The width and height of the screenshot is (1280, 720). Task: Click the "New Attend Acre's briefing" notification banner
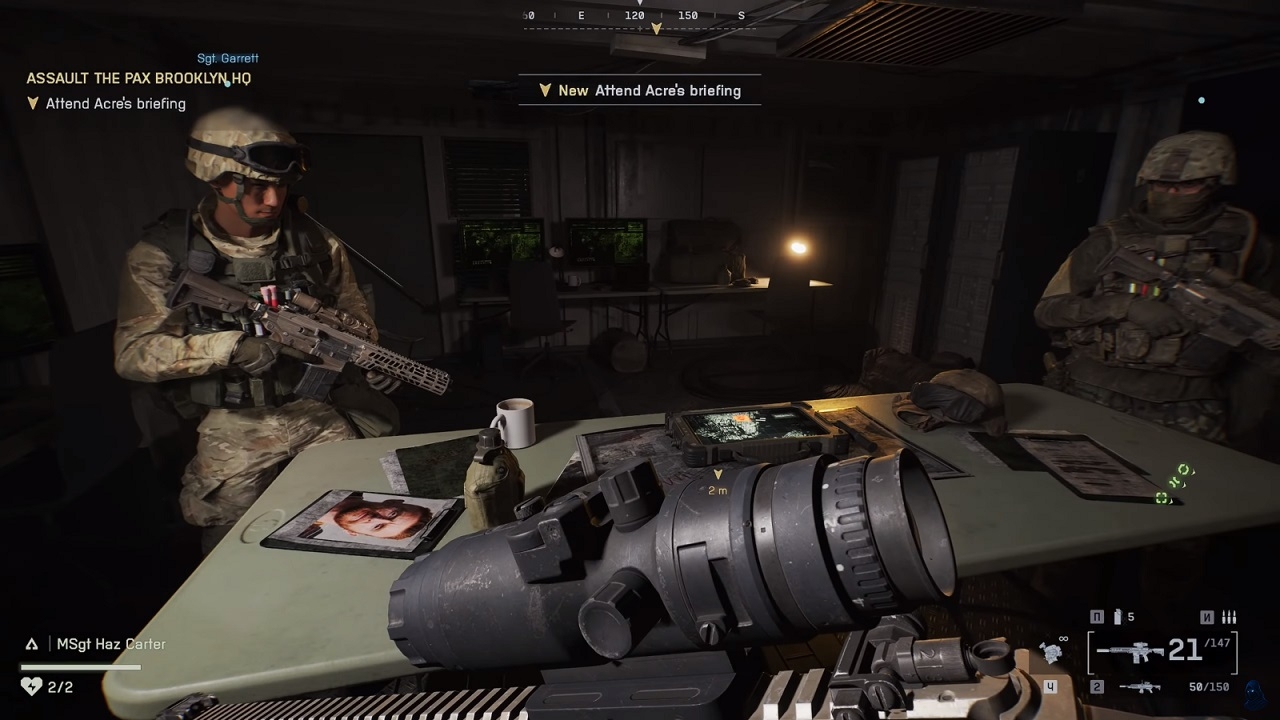coord(640,90)
